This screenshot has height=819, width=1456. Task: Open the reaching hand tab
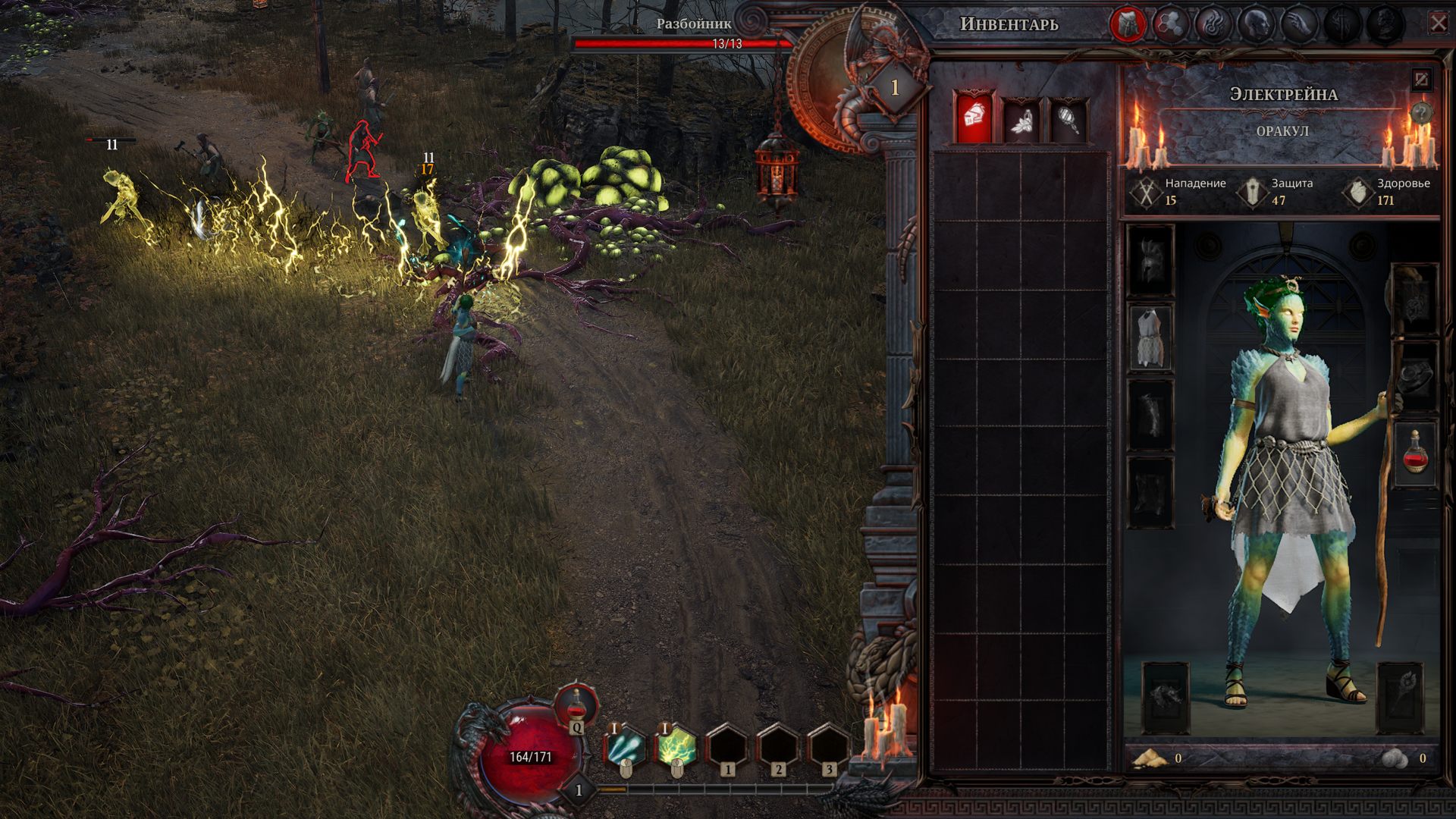pos(1298,24)
